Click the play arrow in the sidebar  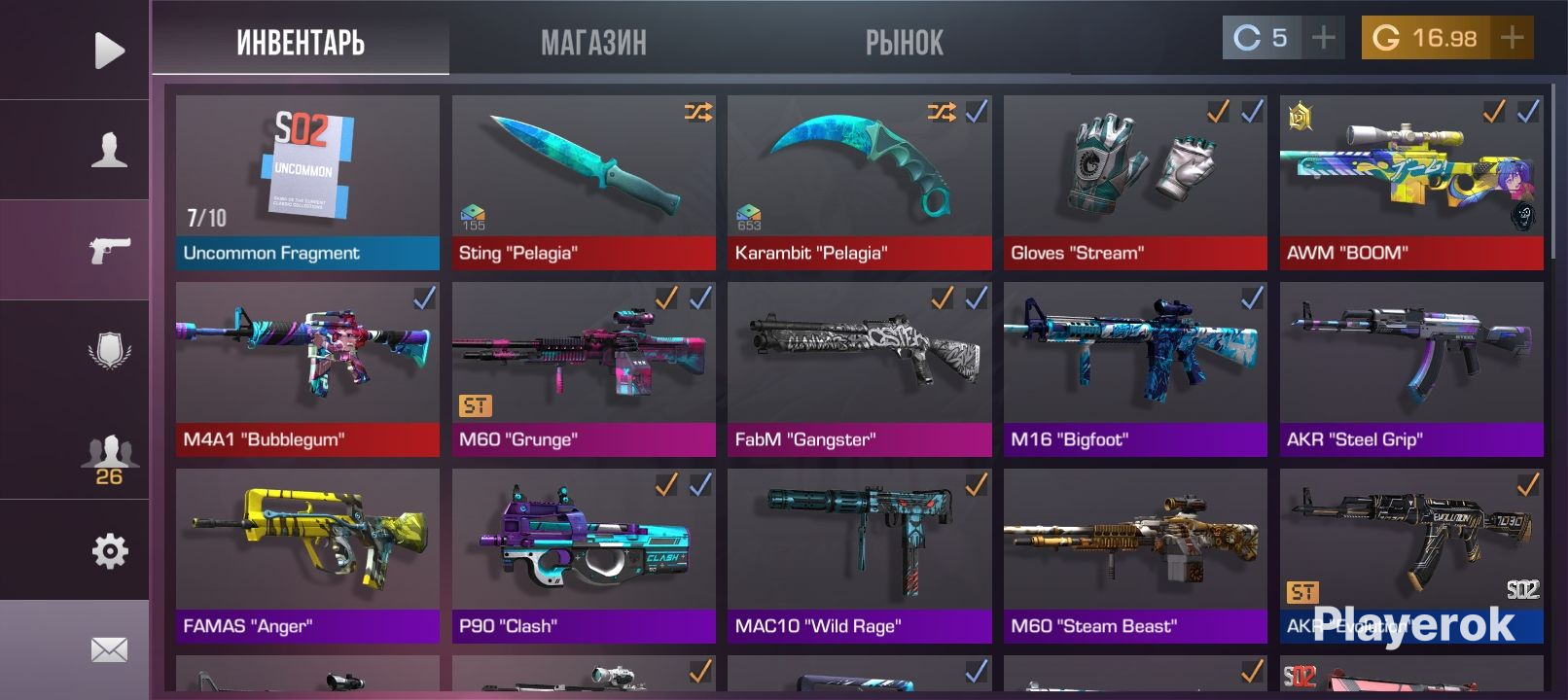tap(109, 51)
